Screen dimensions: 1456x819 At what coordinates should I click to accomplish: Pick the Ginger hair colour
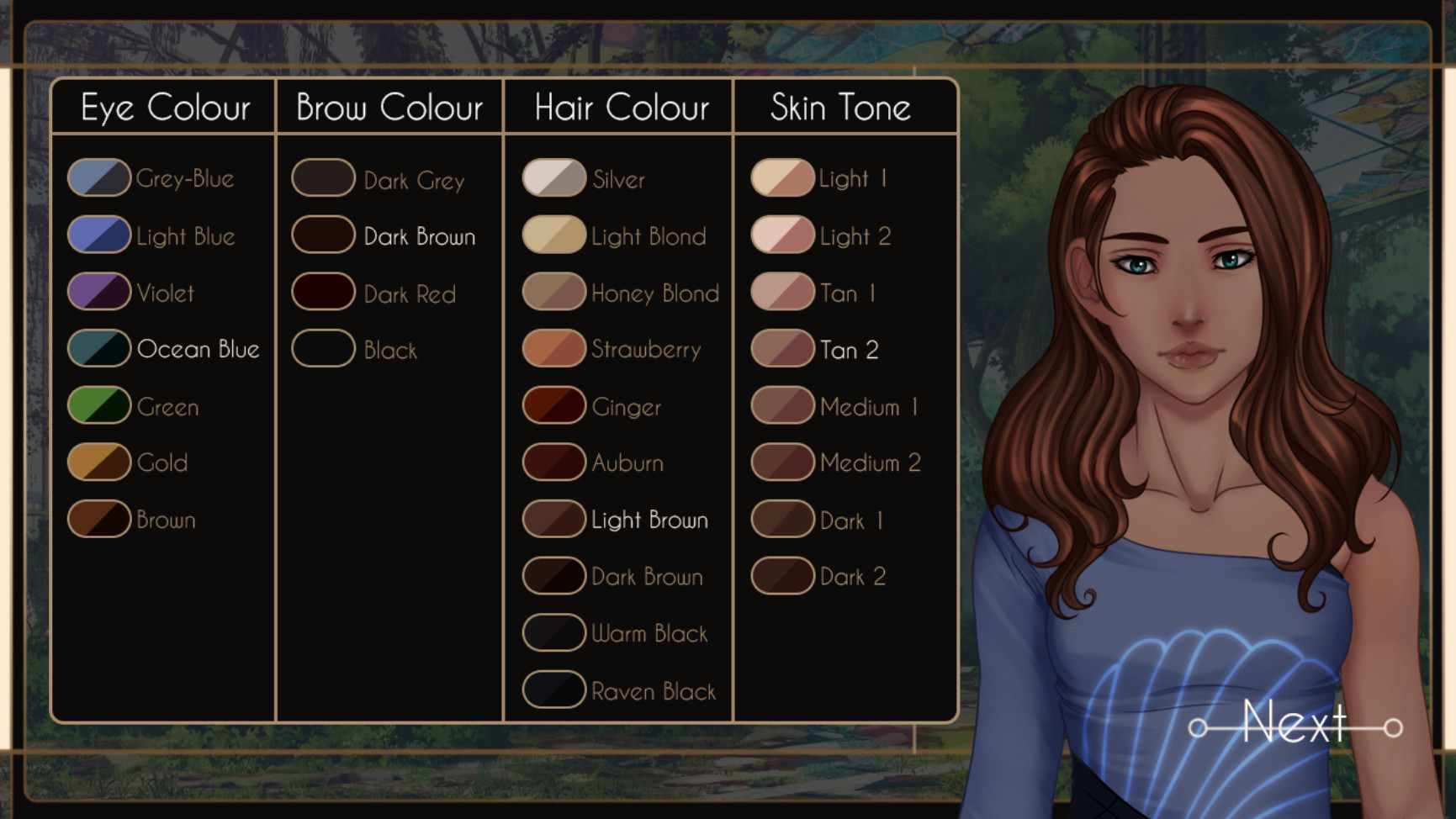[553, 405]
